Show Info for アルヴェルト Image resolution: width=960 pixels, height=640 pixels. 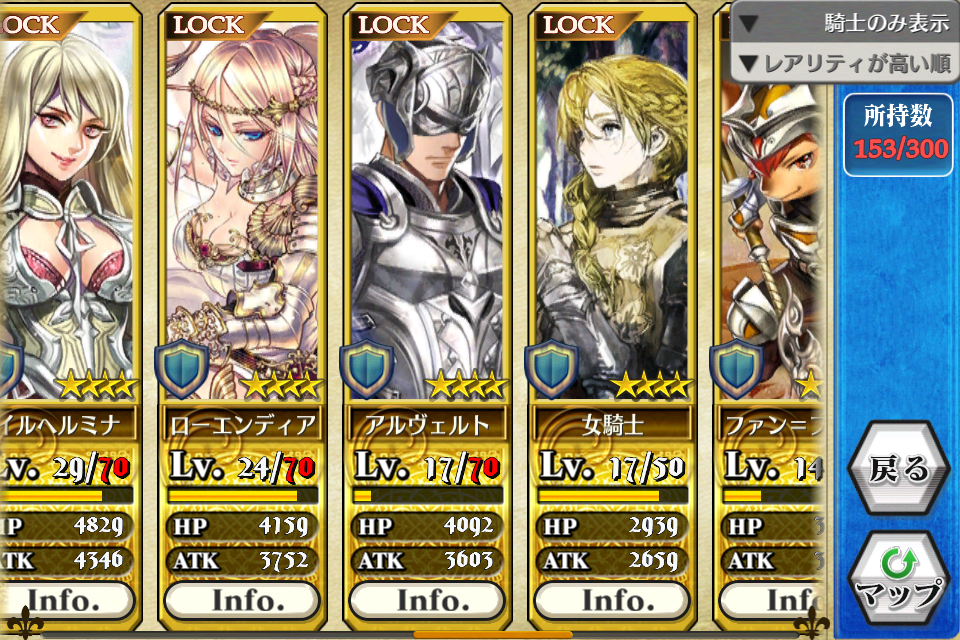(427, 599)
